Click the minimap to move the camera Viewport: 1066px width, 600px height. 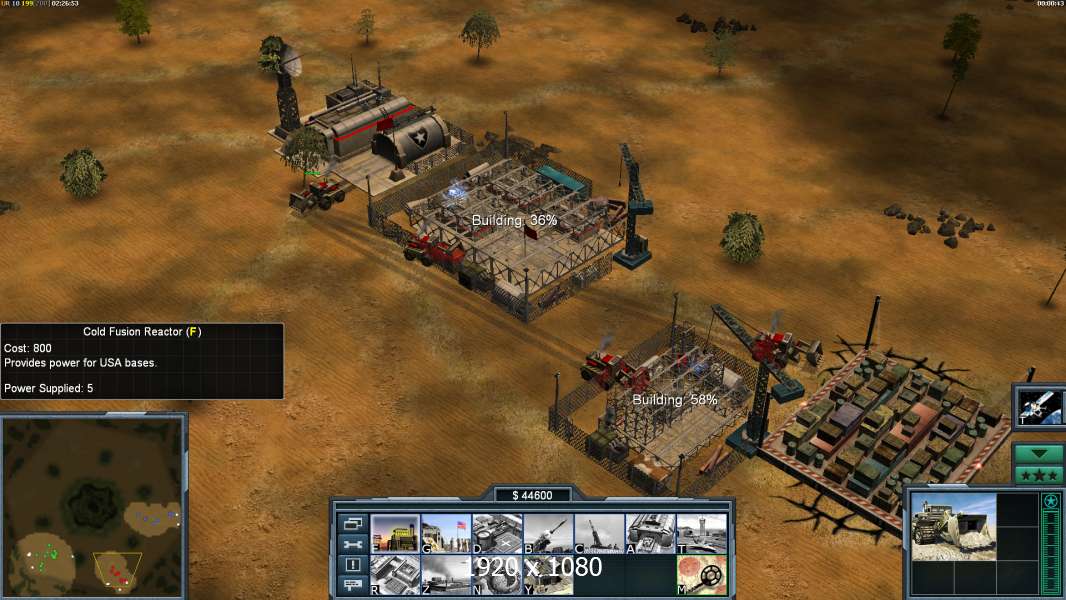tap(93, 506)
